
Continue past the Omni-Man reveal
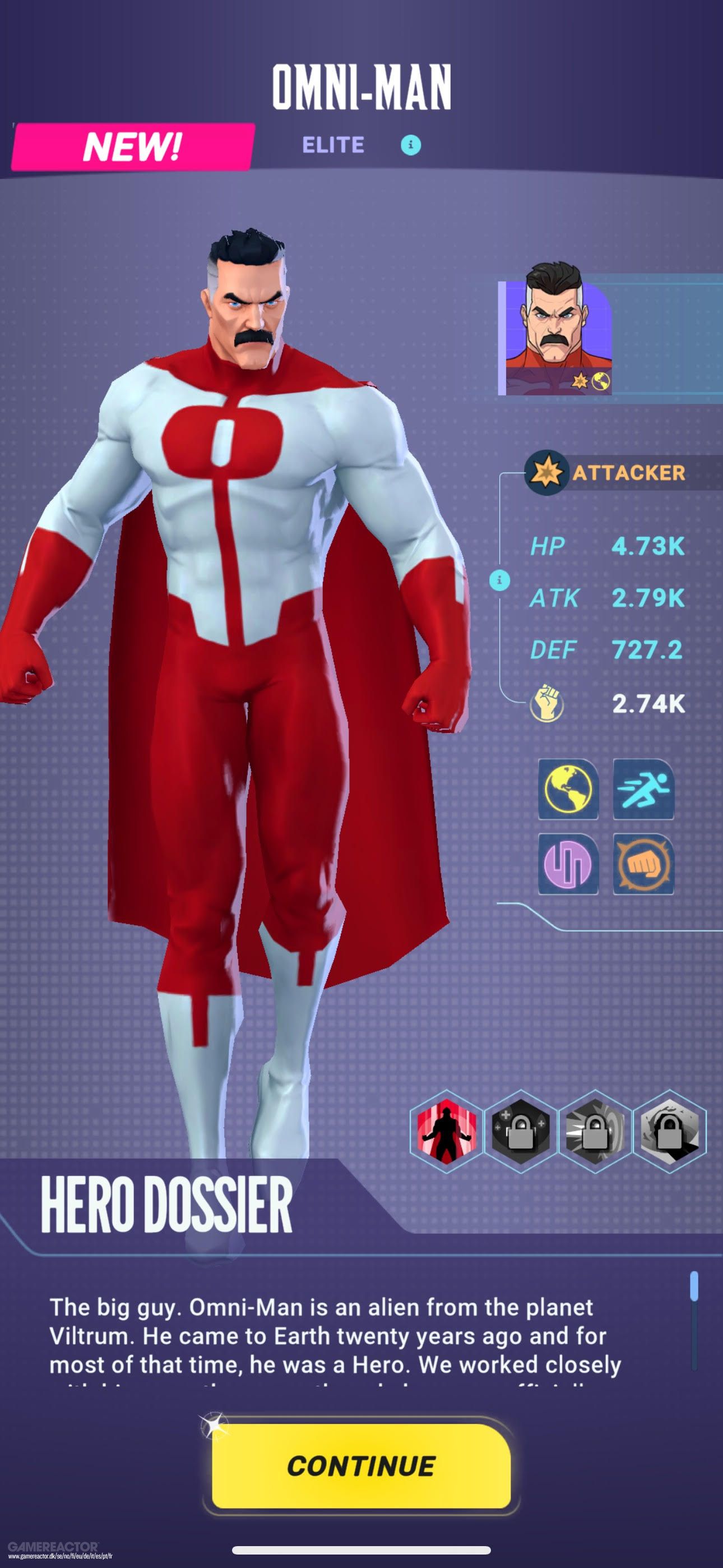[360, 1466]
